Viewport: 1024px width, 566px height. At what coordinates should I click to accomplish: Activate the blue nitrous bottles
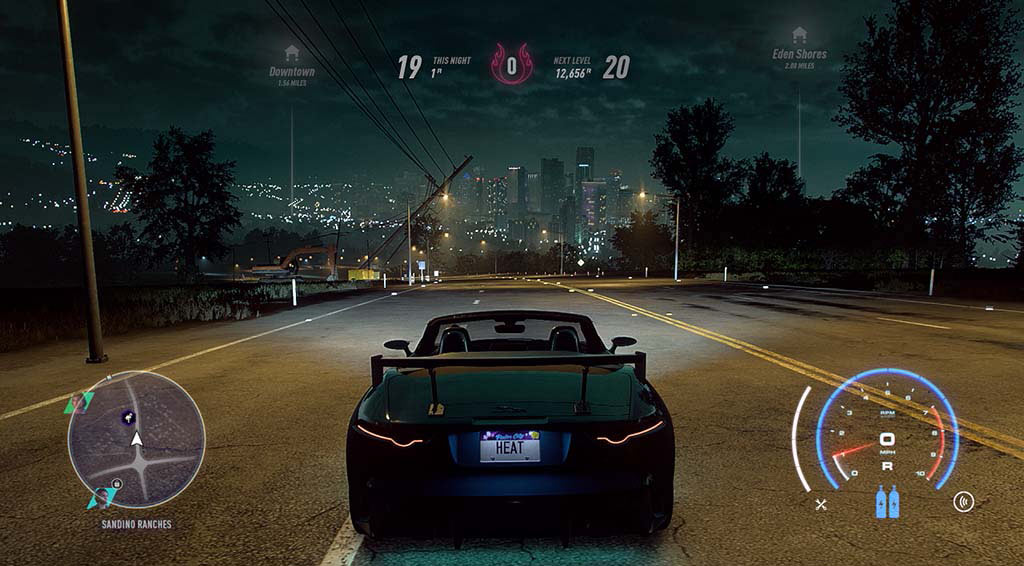tap(887, 502)
